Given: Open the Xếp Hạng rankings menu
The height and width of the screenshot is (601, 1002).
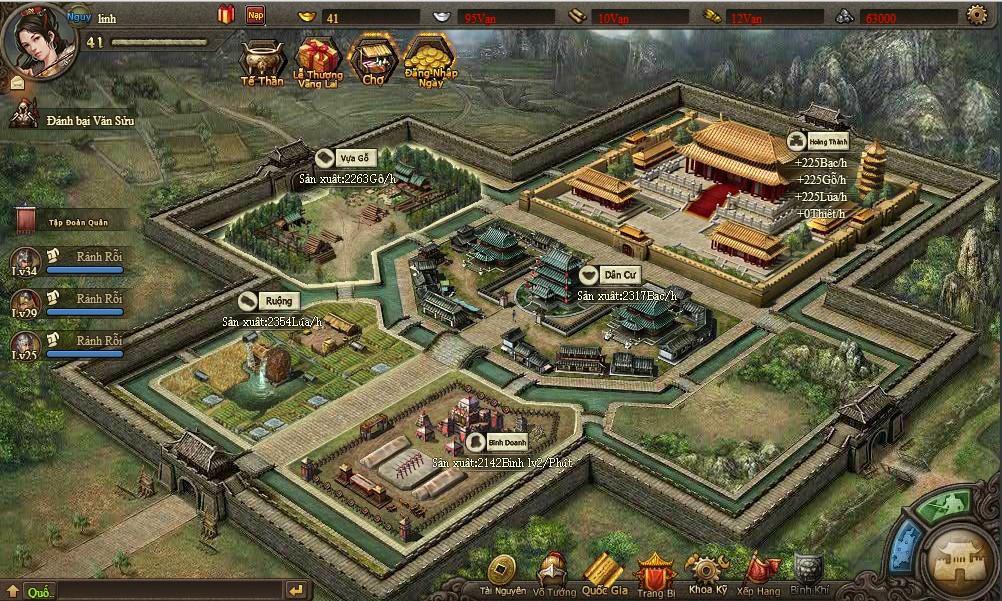Looking at the screenshot, I should tap(758, 574).
